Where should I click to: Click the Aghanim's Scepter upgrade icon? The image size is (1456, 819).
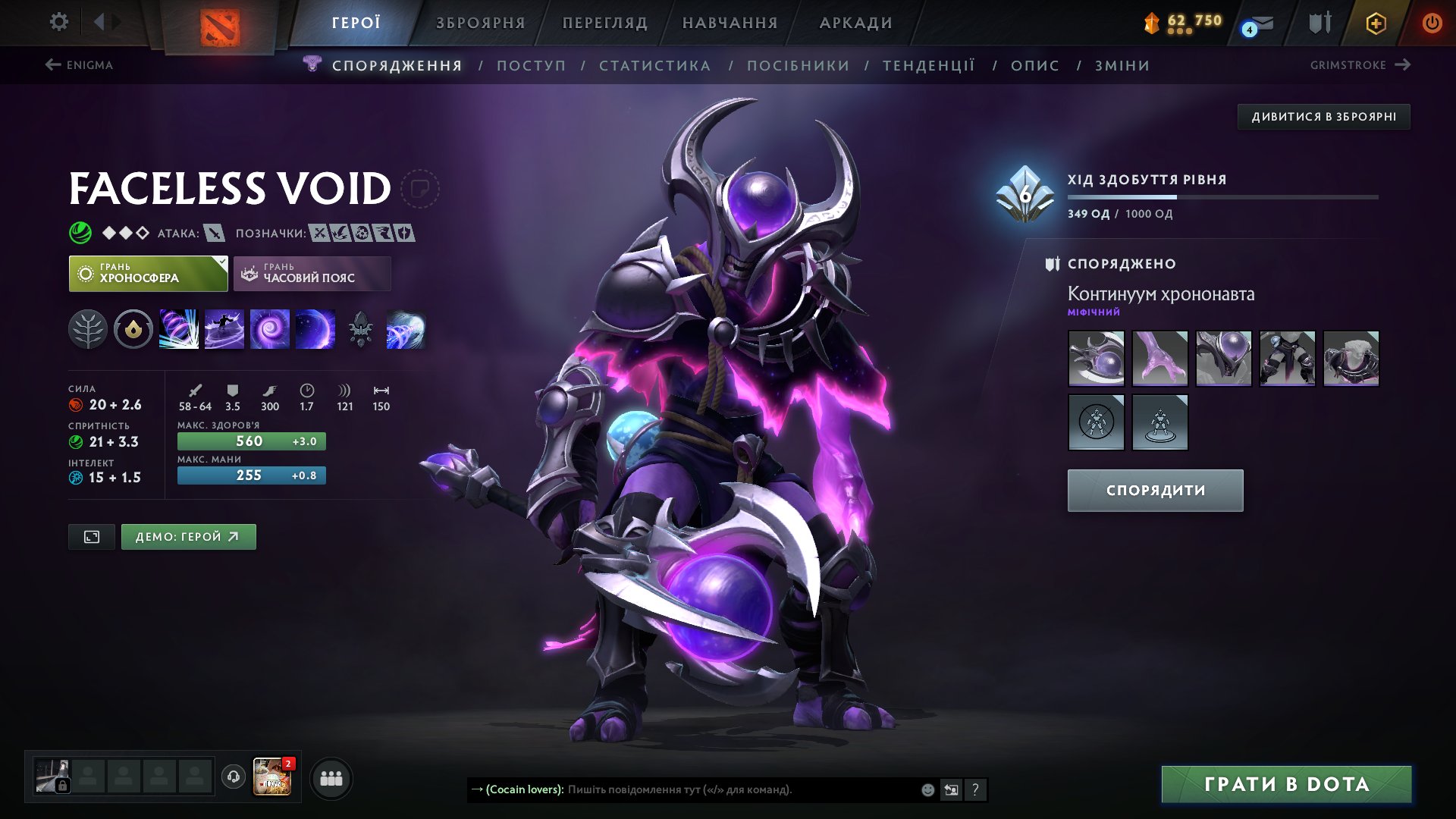click(361, 329)
